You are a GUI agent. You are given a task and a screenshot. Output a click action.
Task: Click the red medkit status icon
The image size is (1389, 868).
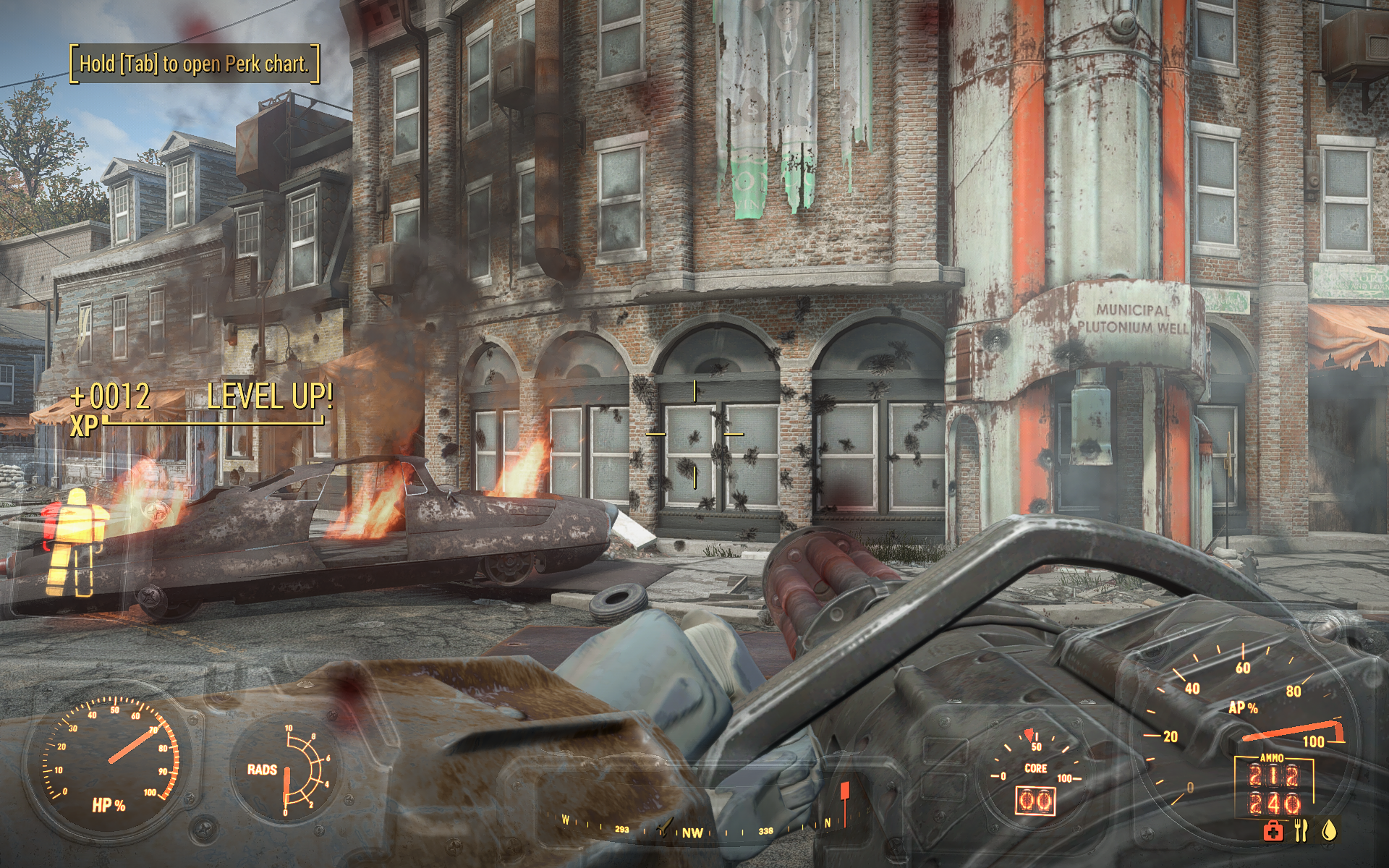[1273, 831]
